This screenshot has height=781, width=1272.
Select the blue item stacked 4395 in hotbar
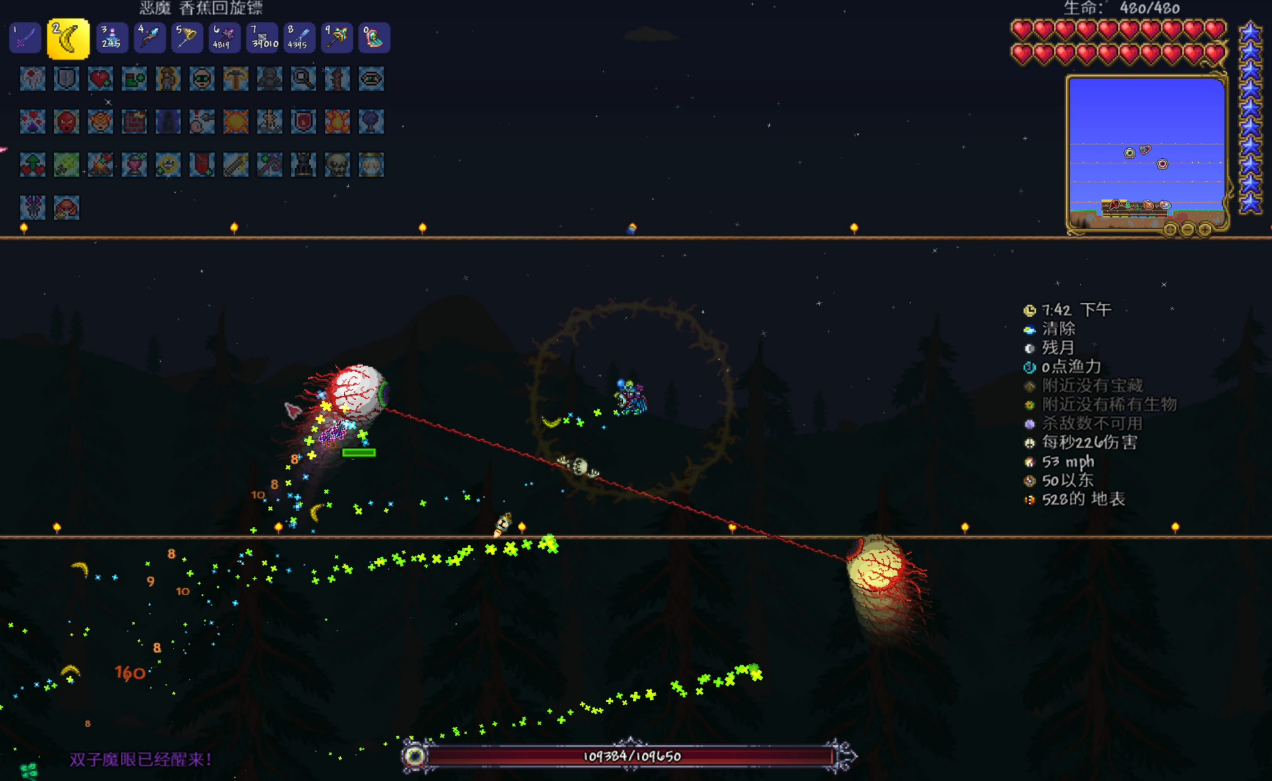pos(299,39)
